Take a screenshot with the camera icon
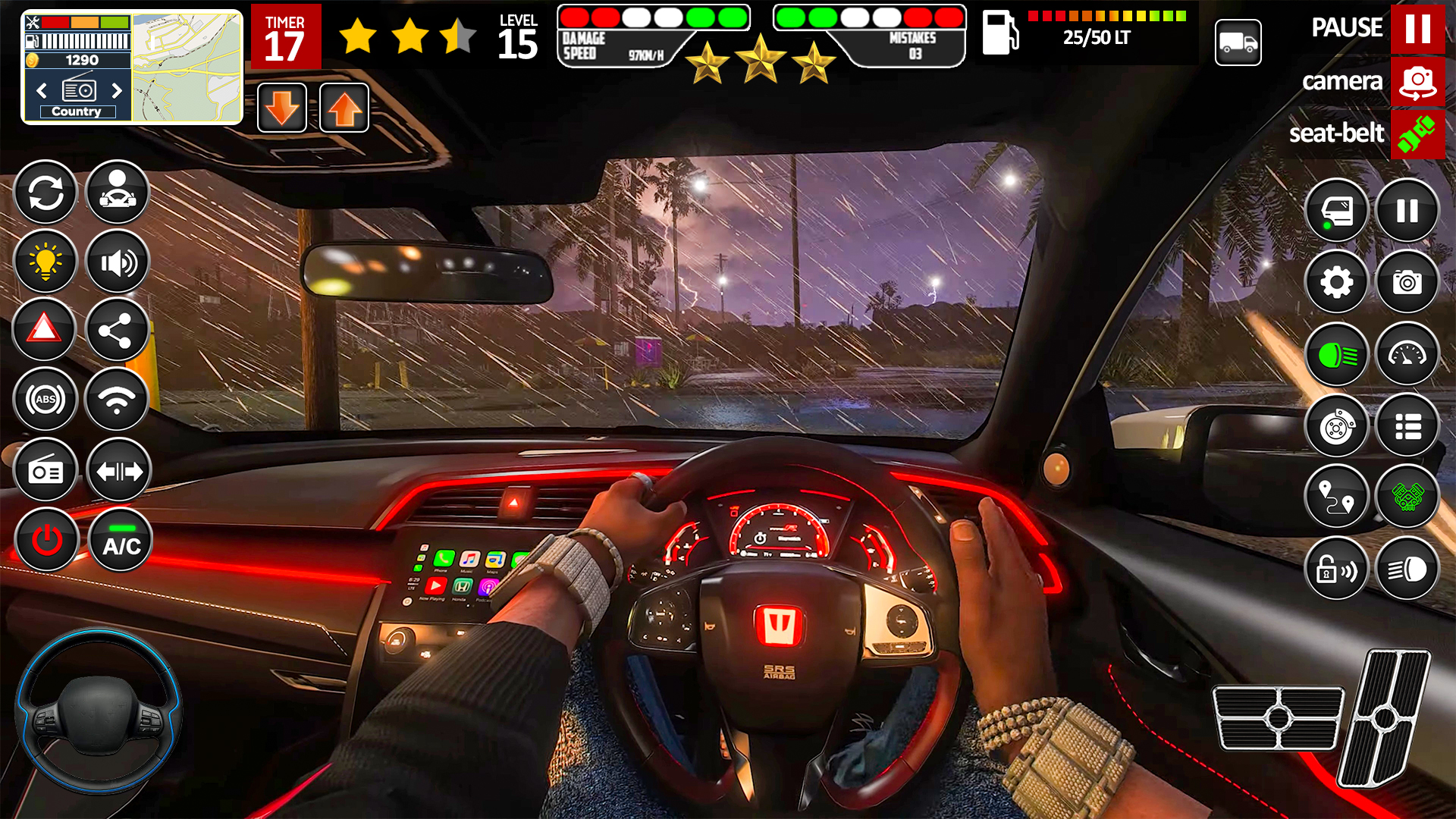 click(x=1407, y=282)
